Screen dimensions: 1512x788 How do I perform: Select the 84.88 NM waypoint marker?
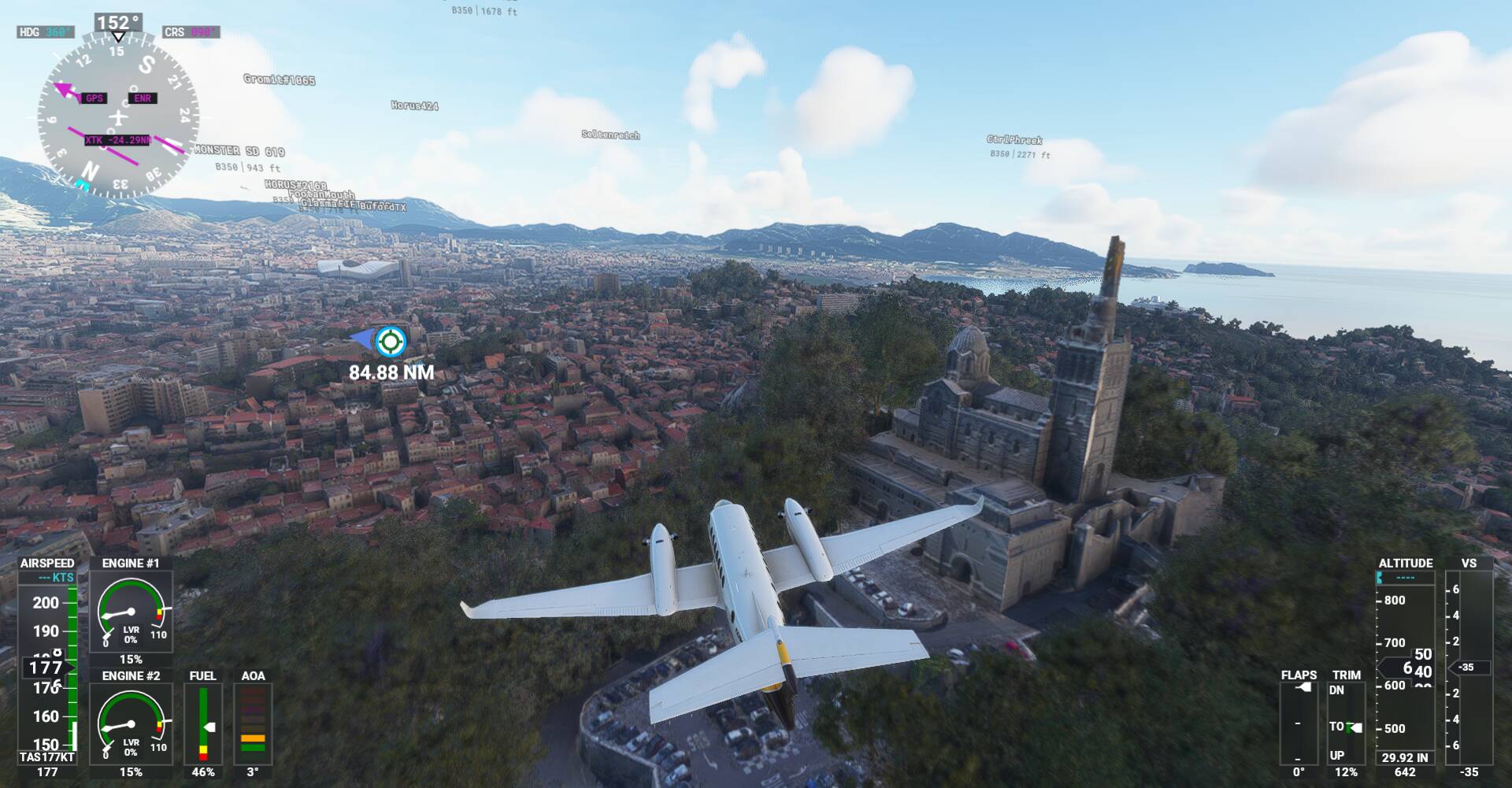click(x=390, y=342)
